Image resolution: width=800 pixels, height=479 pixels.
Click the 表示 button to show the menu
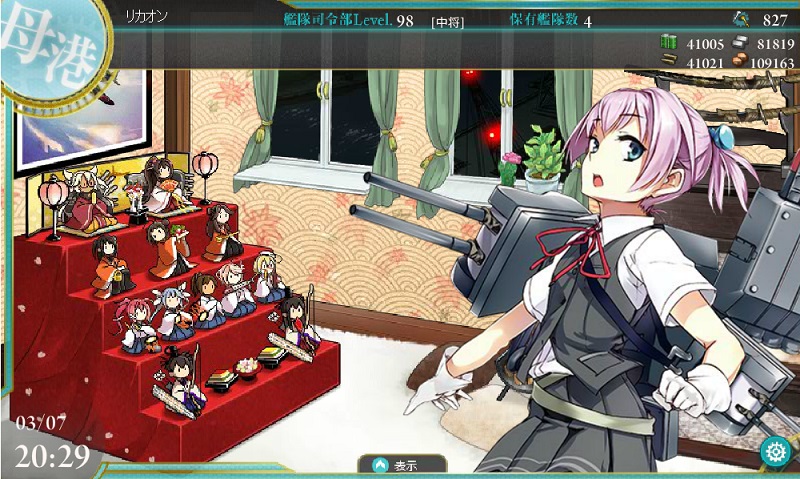tap(397, 465)
